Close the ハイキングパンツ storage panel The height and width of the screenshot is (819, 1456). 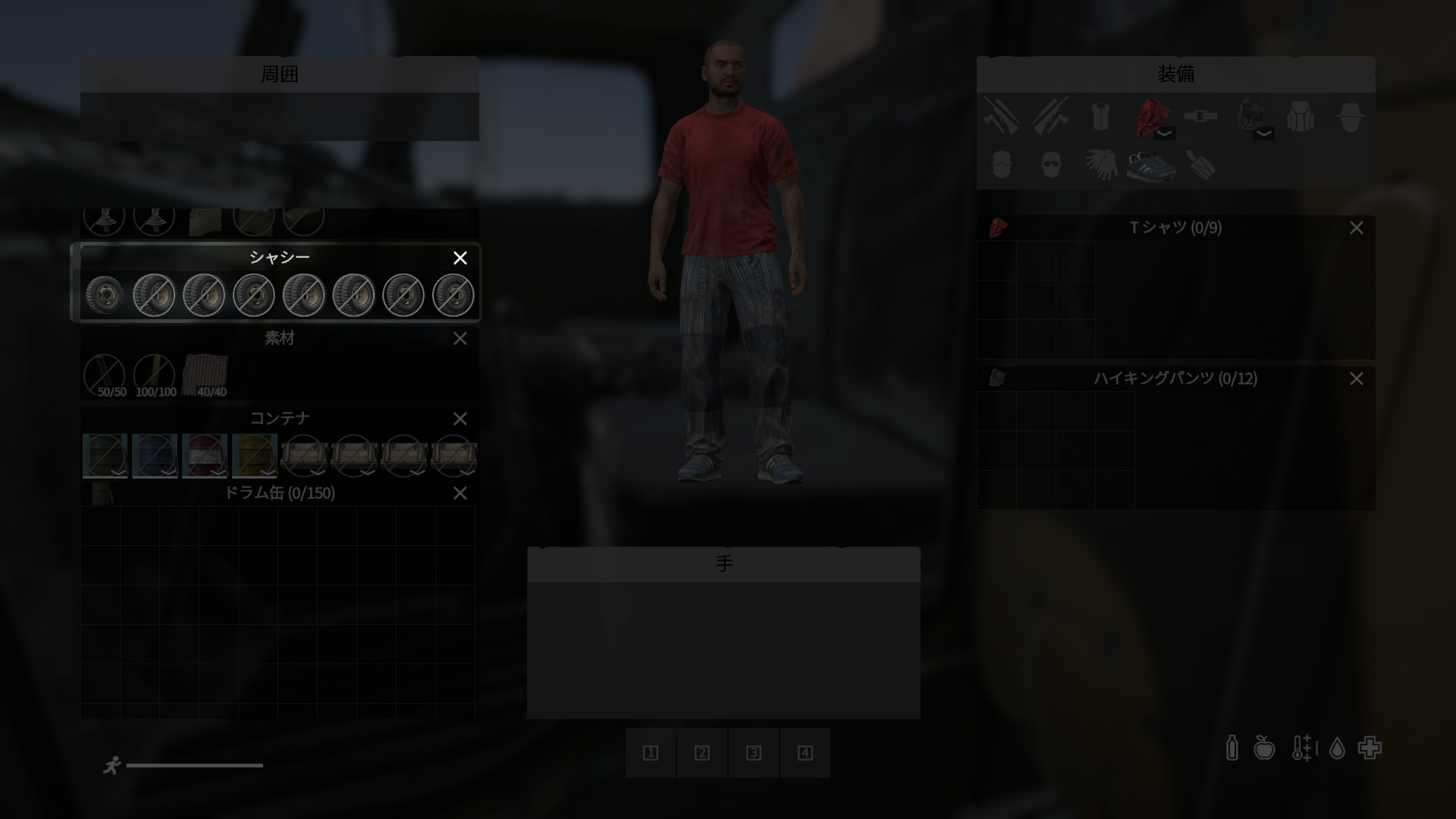pyautogui.click(x=1356, y=379)
